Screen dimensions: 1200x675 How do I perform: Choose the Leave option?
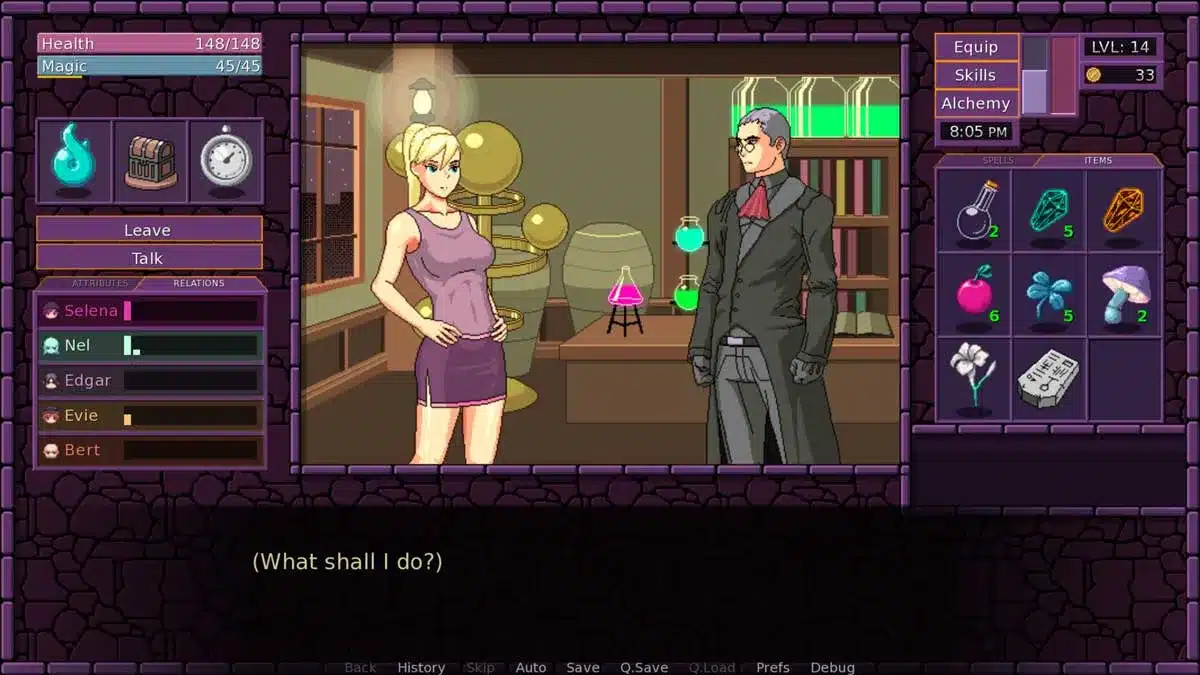coord(148,230)
